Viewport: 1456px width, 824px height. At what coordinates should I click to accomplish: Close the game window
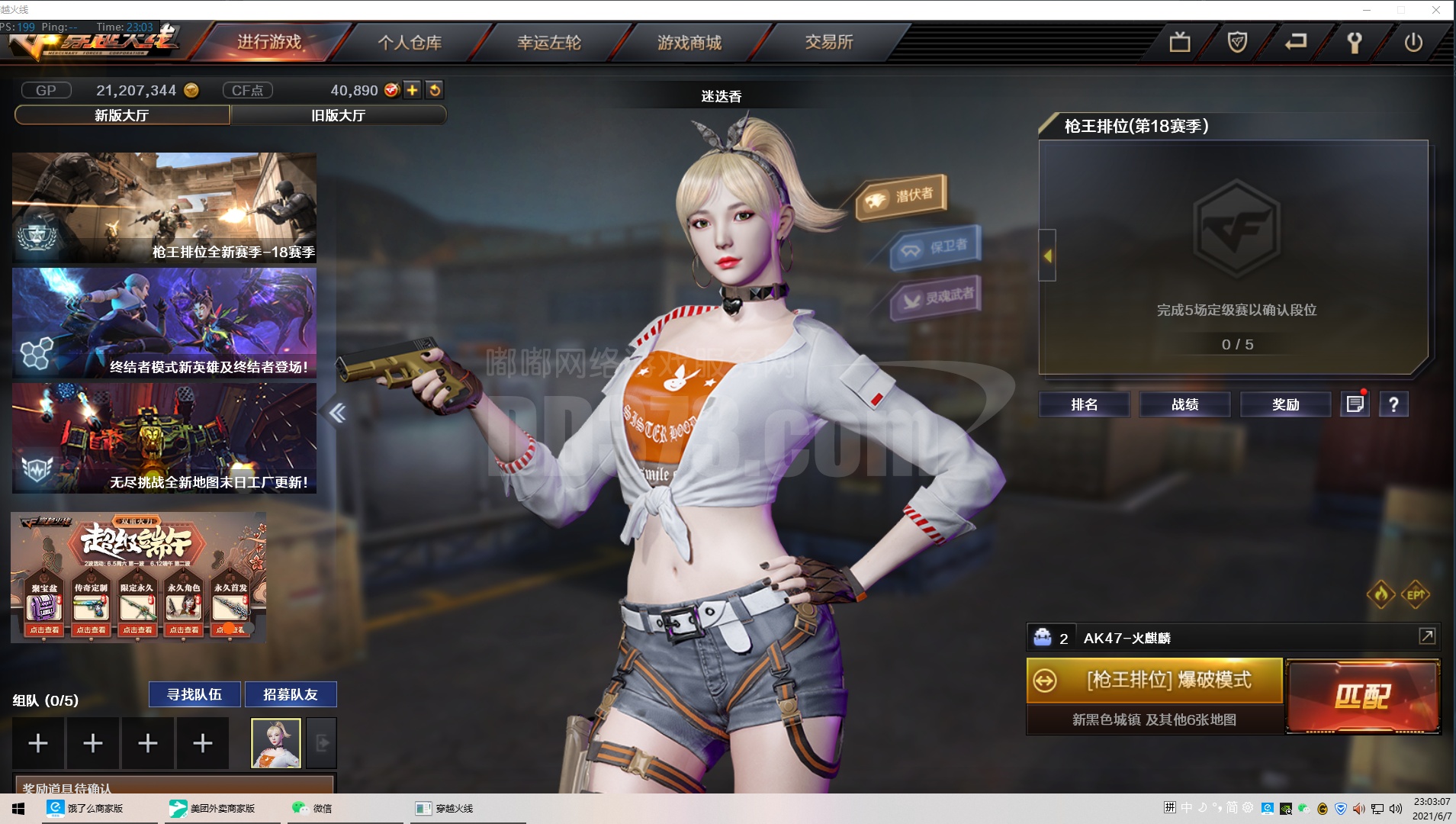(x=1435, y=10)
